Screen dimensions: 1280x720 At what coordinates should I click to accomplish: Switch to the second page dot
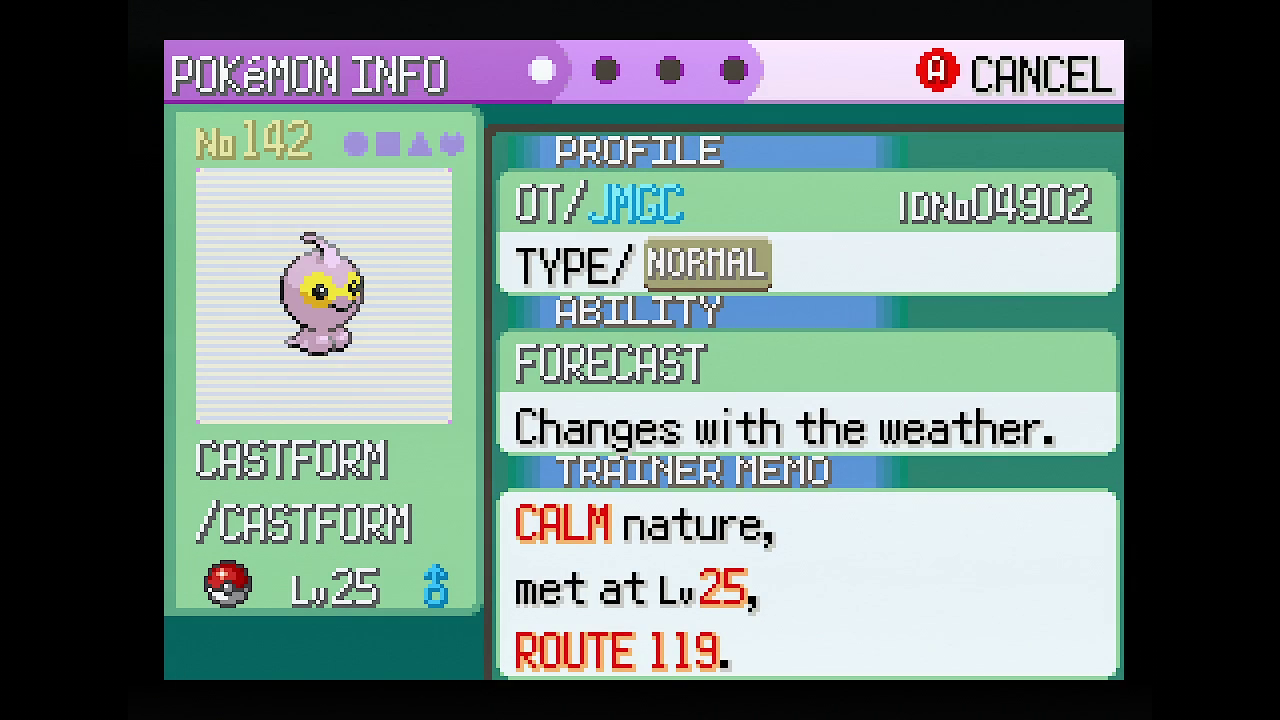point(606,70)
